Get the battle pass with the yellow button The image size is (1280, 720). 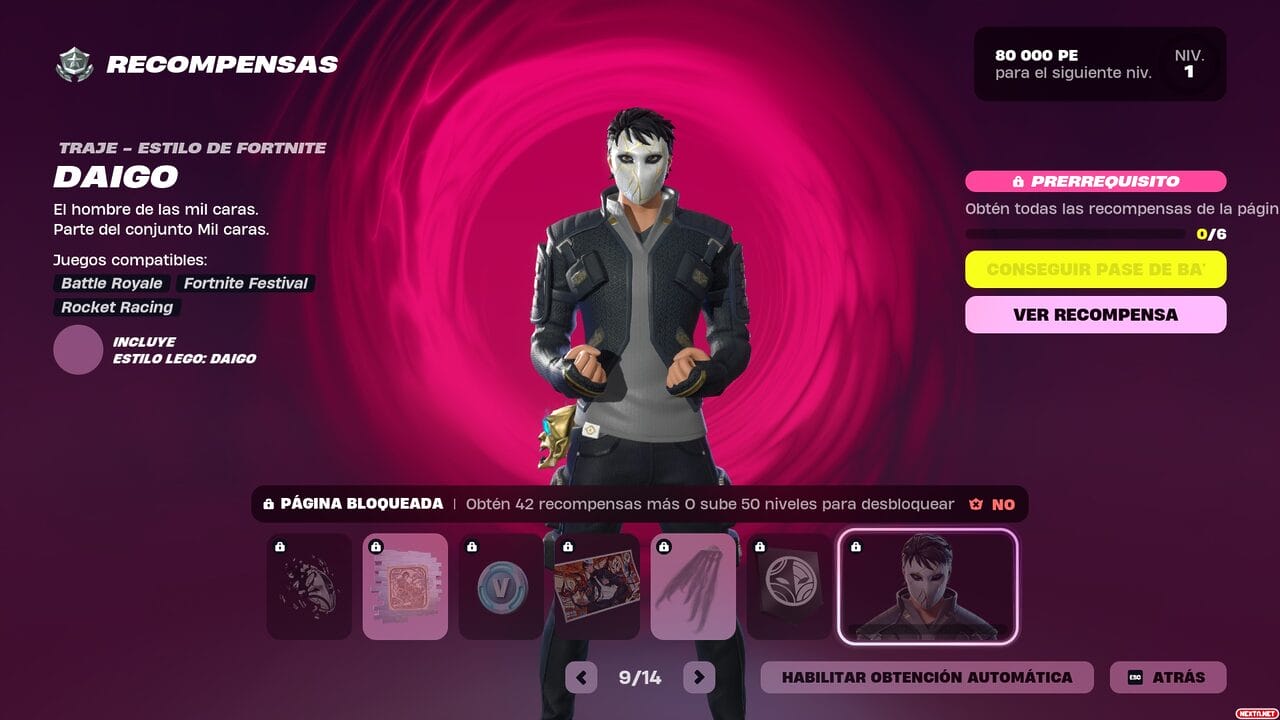tap(1095, 270)
